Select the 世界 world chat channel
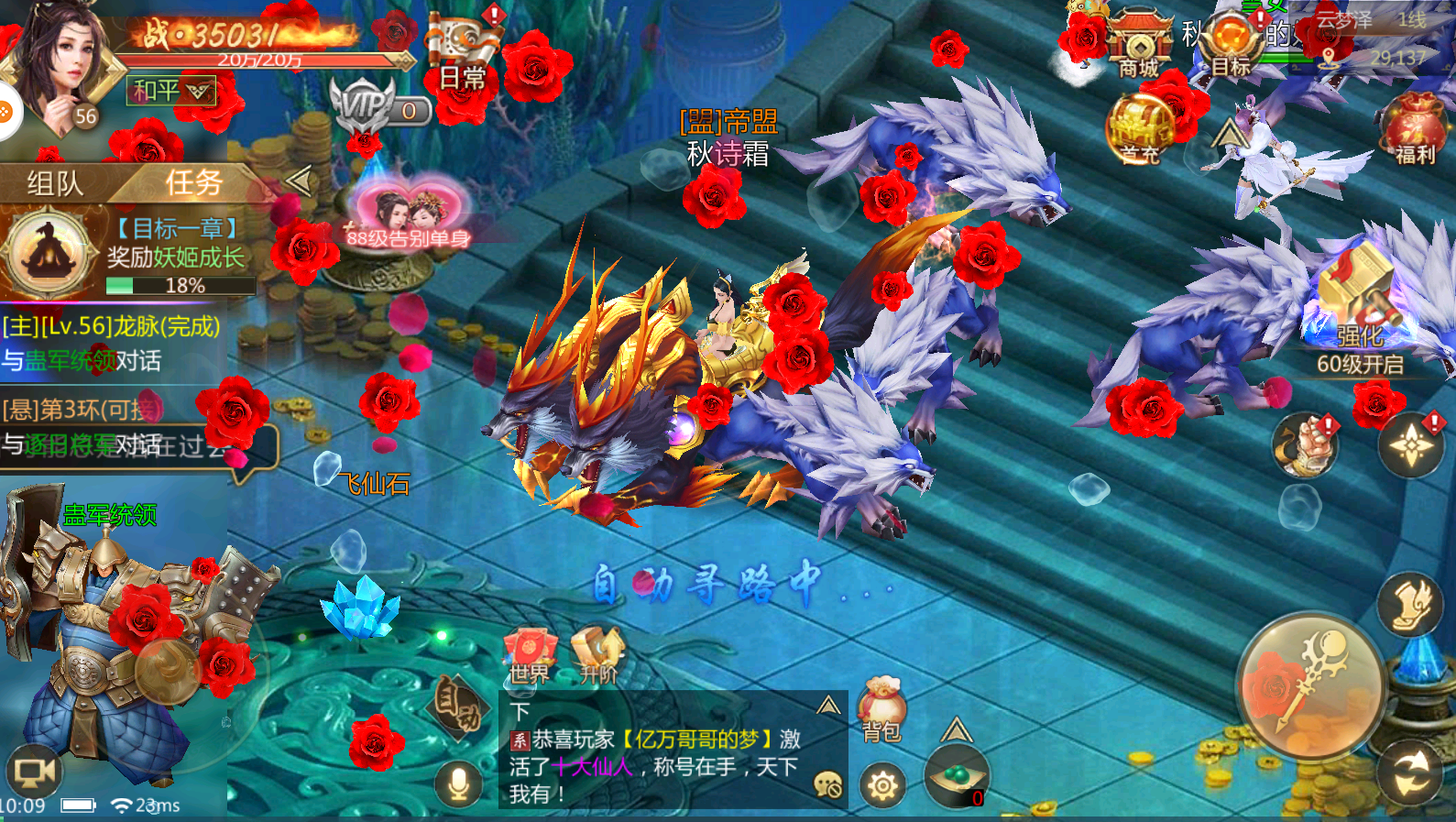 [x=531, y=656]
